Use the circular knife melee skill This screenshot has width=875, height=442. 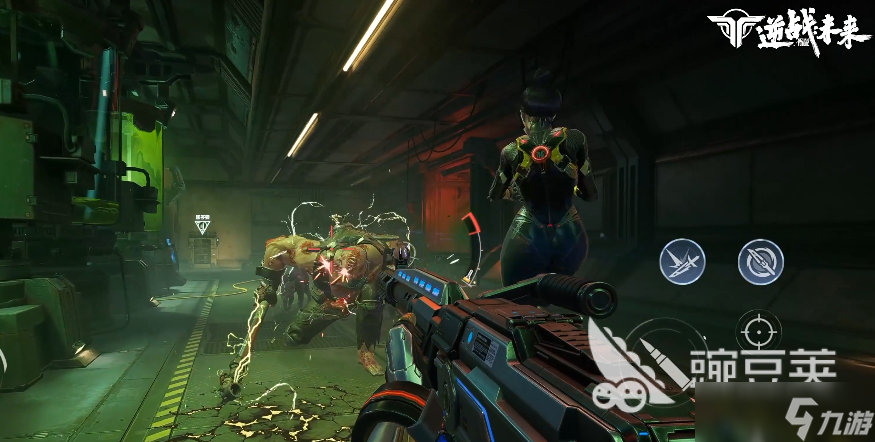[760, 262]
